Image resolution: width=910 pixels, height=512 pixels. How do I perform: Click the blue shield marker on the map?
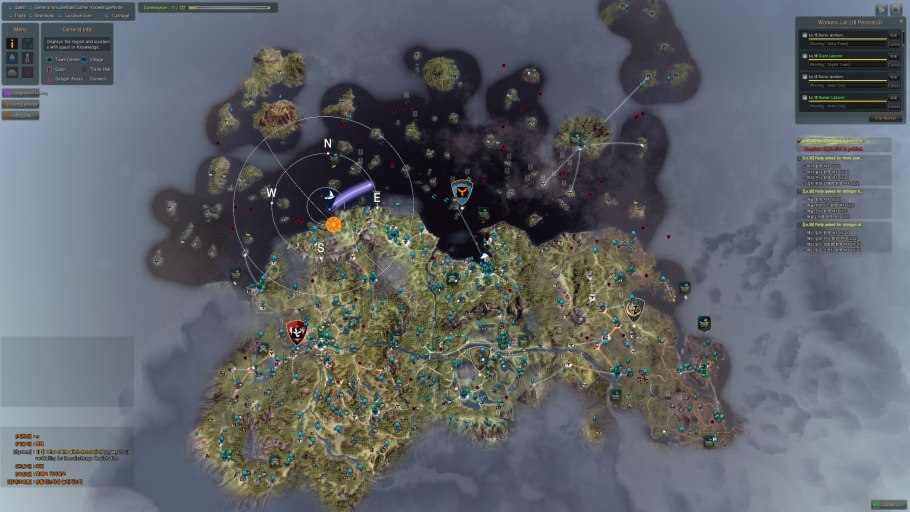tap(461, 192)
